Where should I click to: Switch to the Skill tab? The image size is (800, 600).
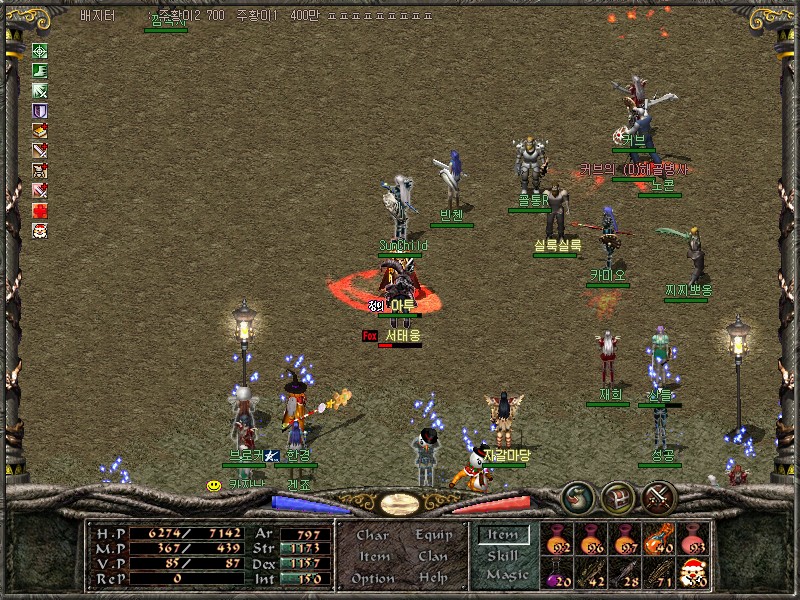tap(502, 556)
